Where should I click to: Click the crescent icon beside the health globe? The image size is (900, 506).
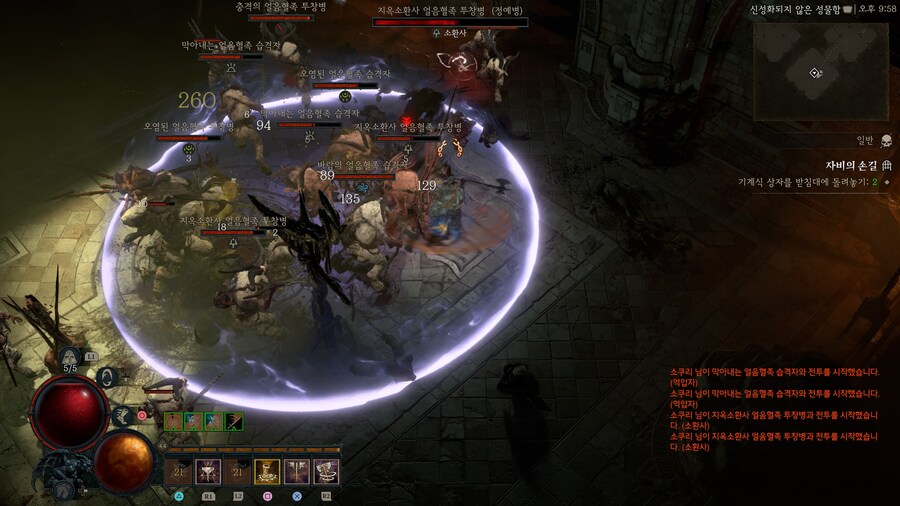click(109, 377)
